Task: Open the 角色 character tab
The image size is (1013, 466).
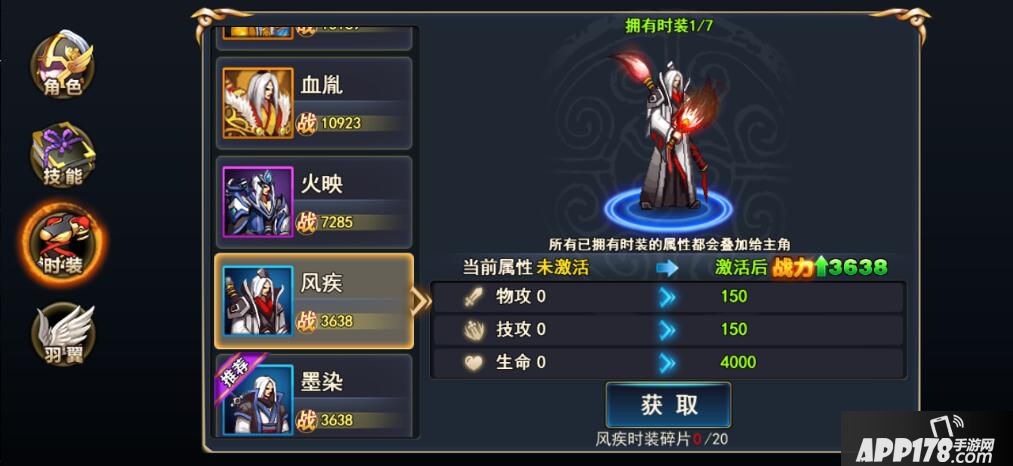Action: (x=63, y=64)
